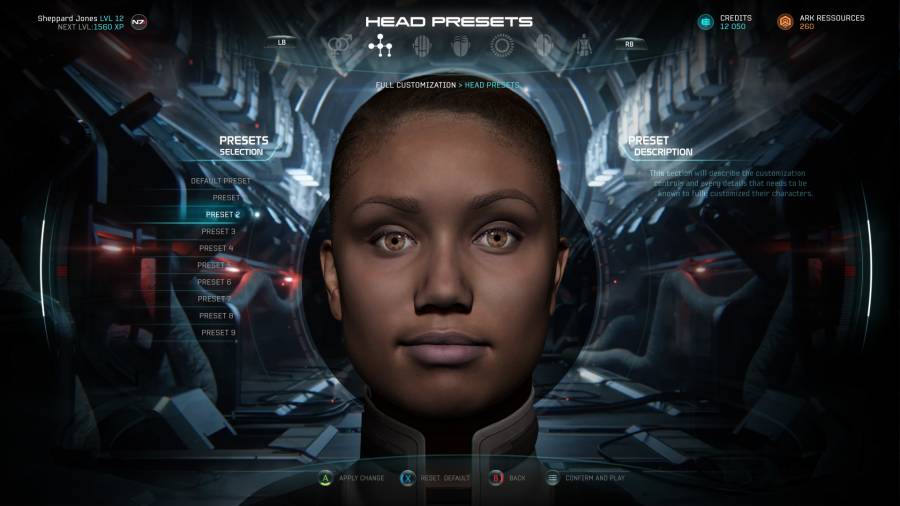Viewport: 900px width, 506px height.
Task: Go back to Full Customization breadcrumb
Action: (x=415, y=85)
